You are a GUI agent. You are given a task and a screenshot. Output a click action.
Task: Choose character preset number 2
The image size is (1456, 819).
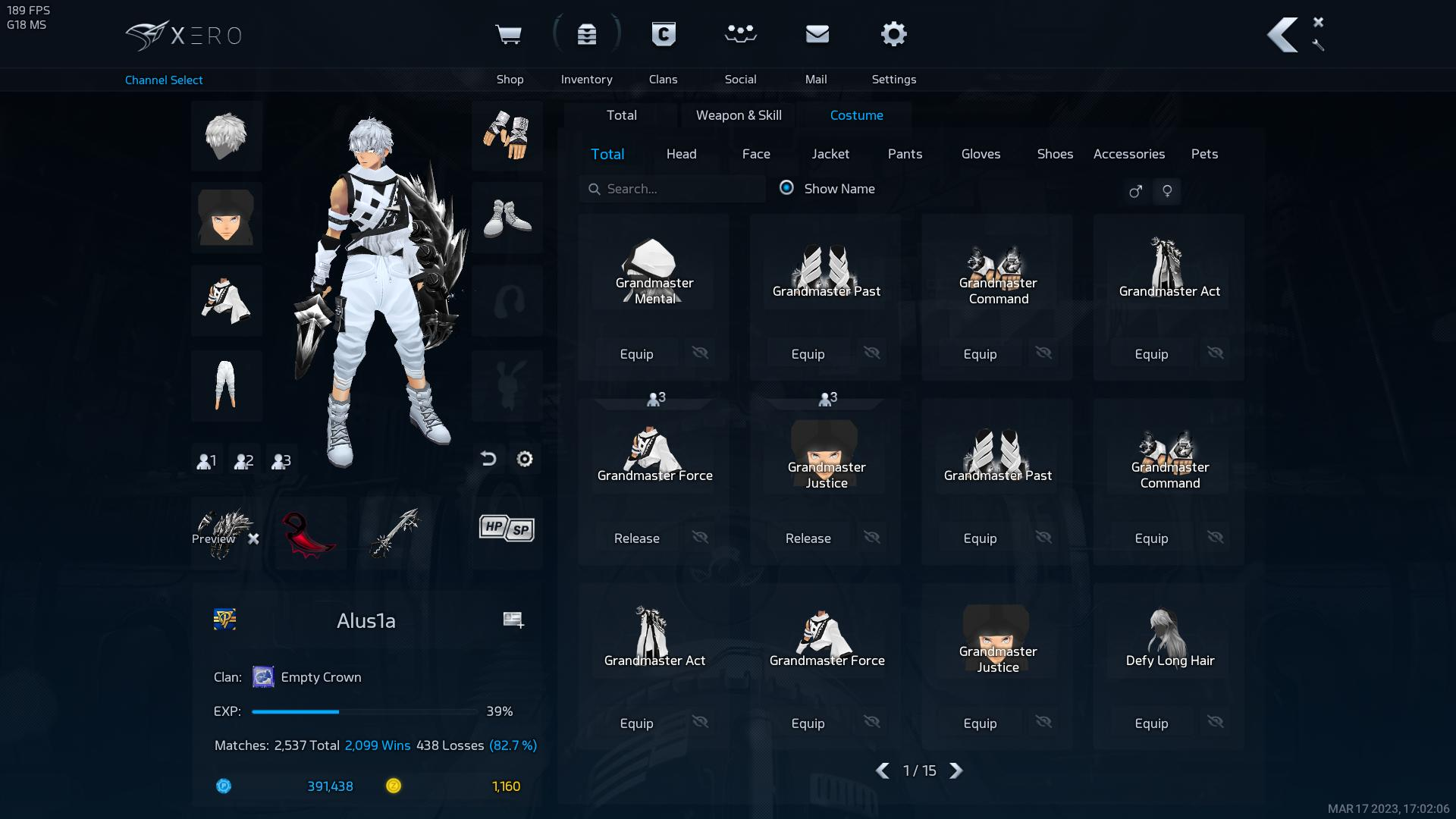(243, 460)
